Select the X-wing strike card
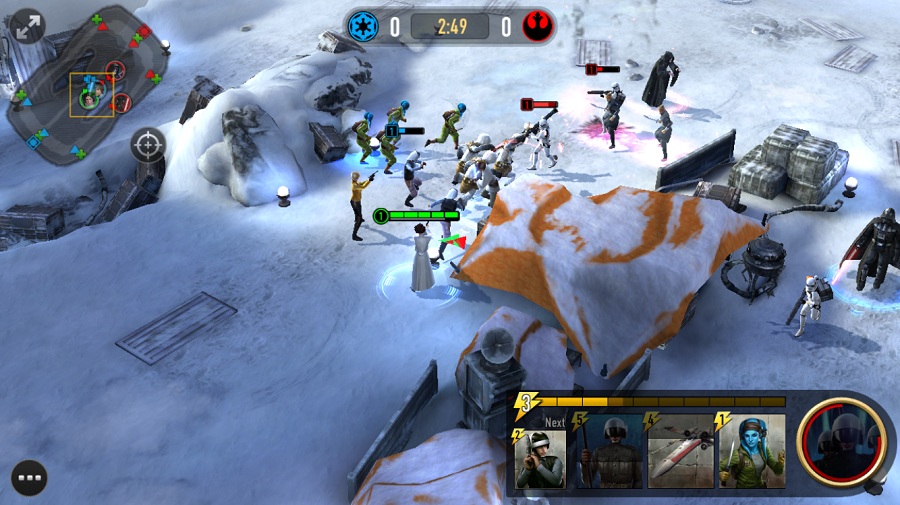This screenshot has height=505, width=900. (678, 452)
